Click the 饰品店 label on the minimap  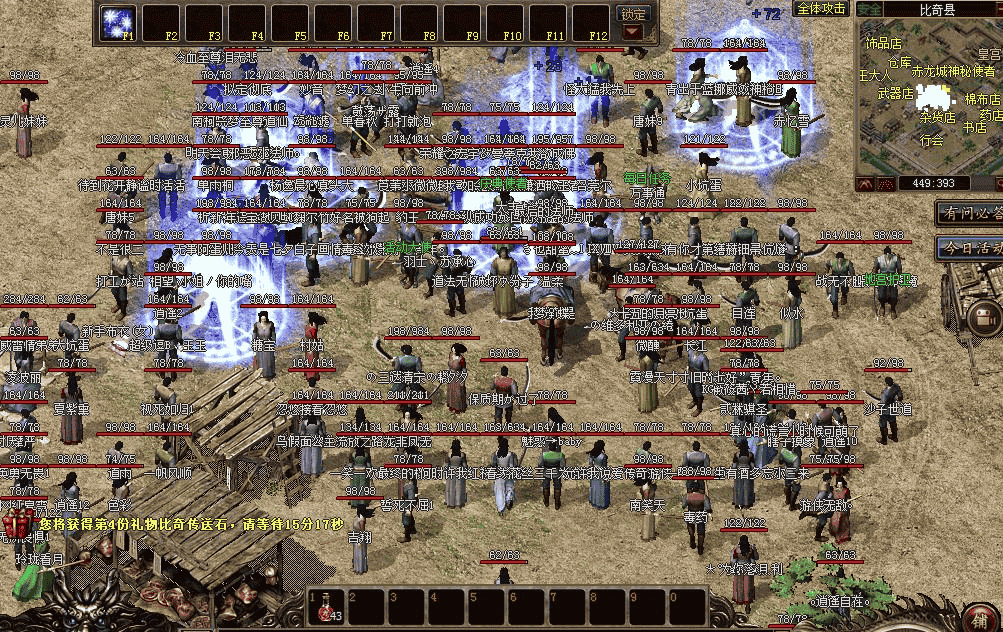[x=883, y=44]
